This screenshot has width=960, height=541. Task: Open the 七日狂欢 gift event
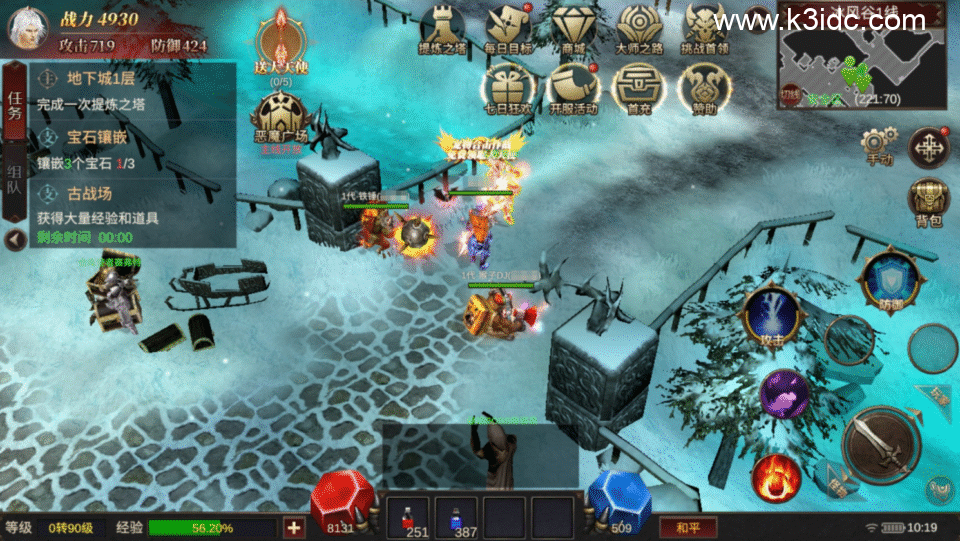pos(507,86)
